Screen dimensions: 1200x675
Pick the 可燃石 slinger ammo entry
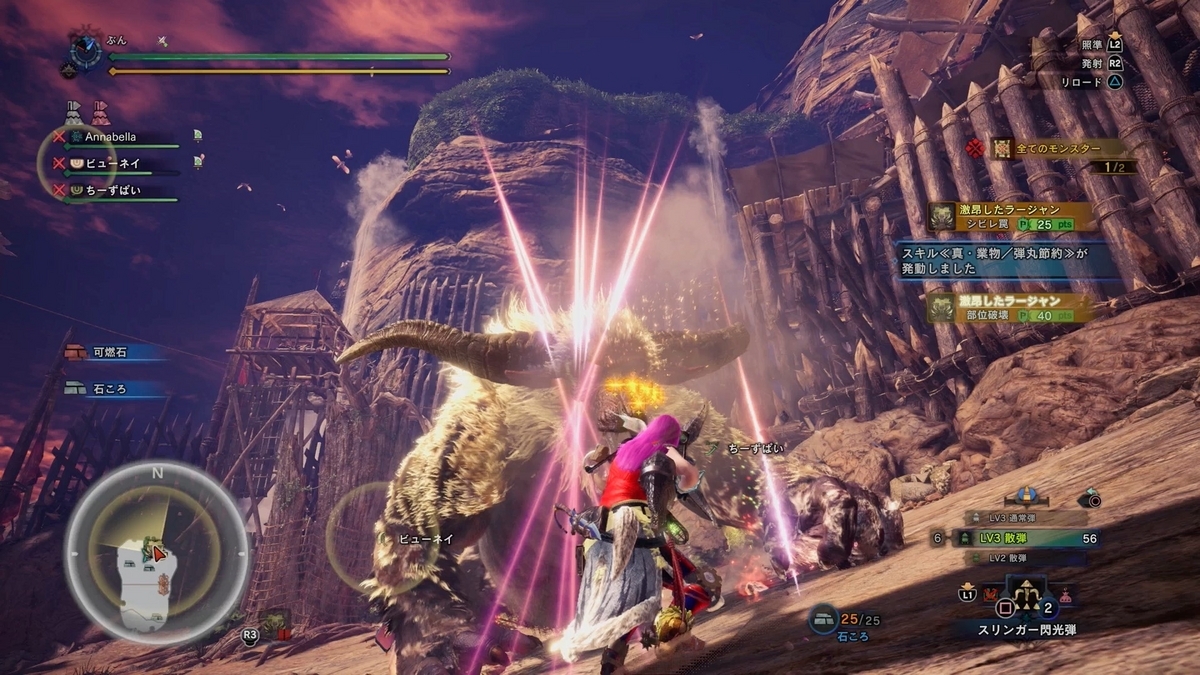108,352
